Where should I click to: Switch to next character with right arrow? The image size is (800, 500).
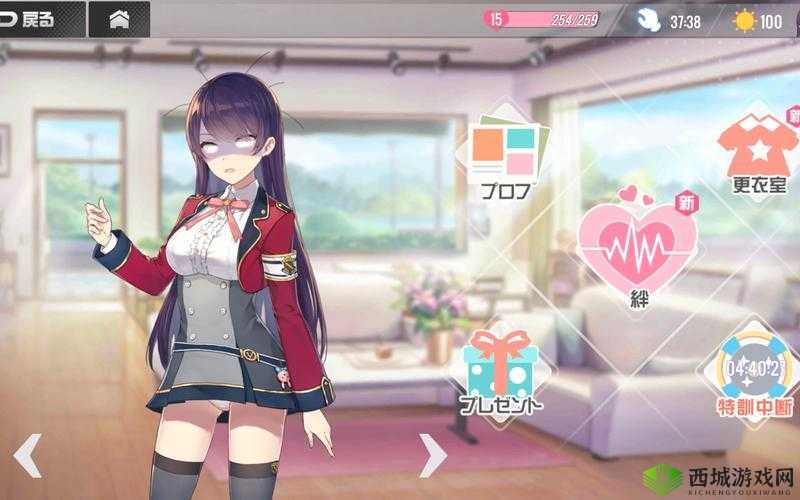[x=431, y=455]
